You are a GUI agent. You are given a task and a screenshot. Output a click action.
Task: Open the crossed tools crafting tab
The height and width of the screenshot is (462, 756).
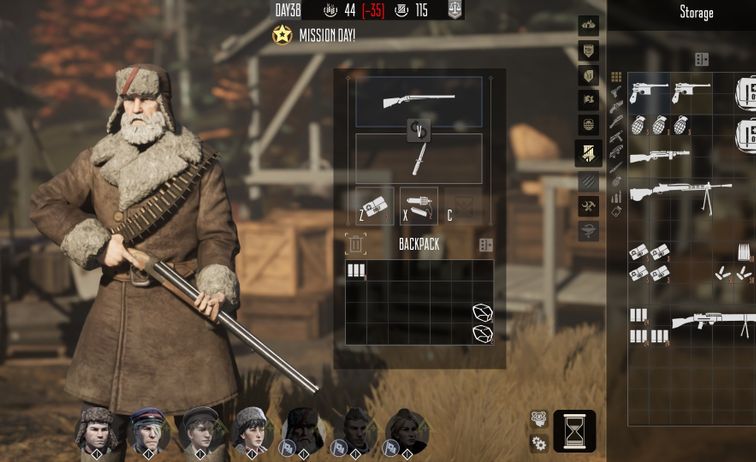point(589,206)
